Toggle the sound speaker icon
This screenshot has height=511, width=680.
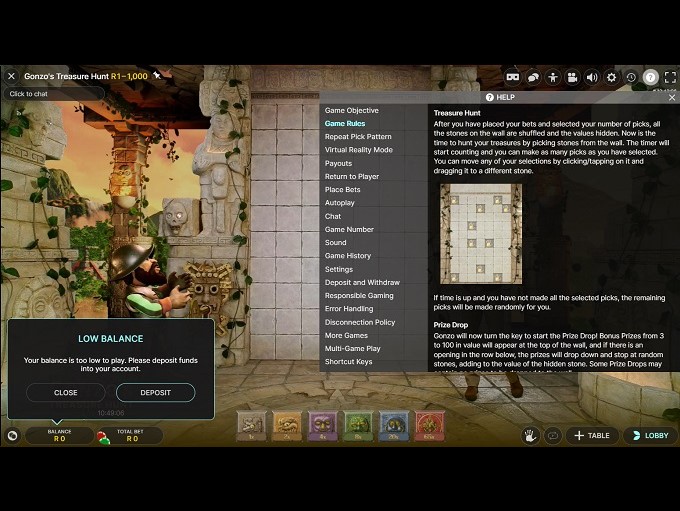point(592,77)
